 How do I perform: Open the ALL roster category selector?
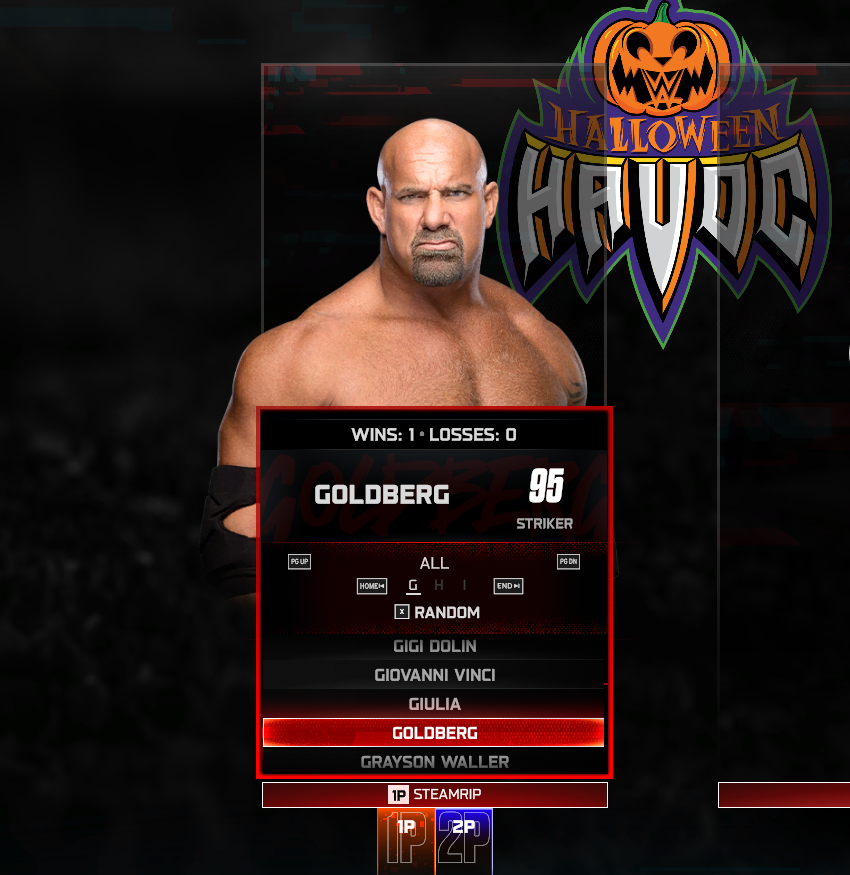coord(434,563)
